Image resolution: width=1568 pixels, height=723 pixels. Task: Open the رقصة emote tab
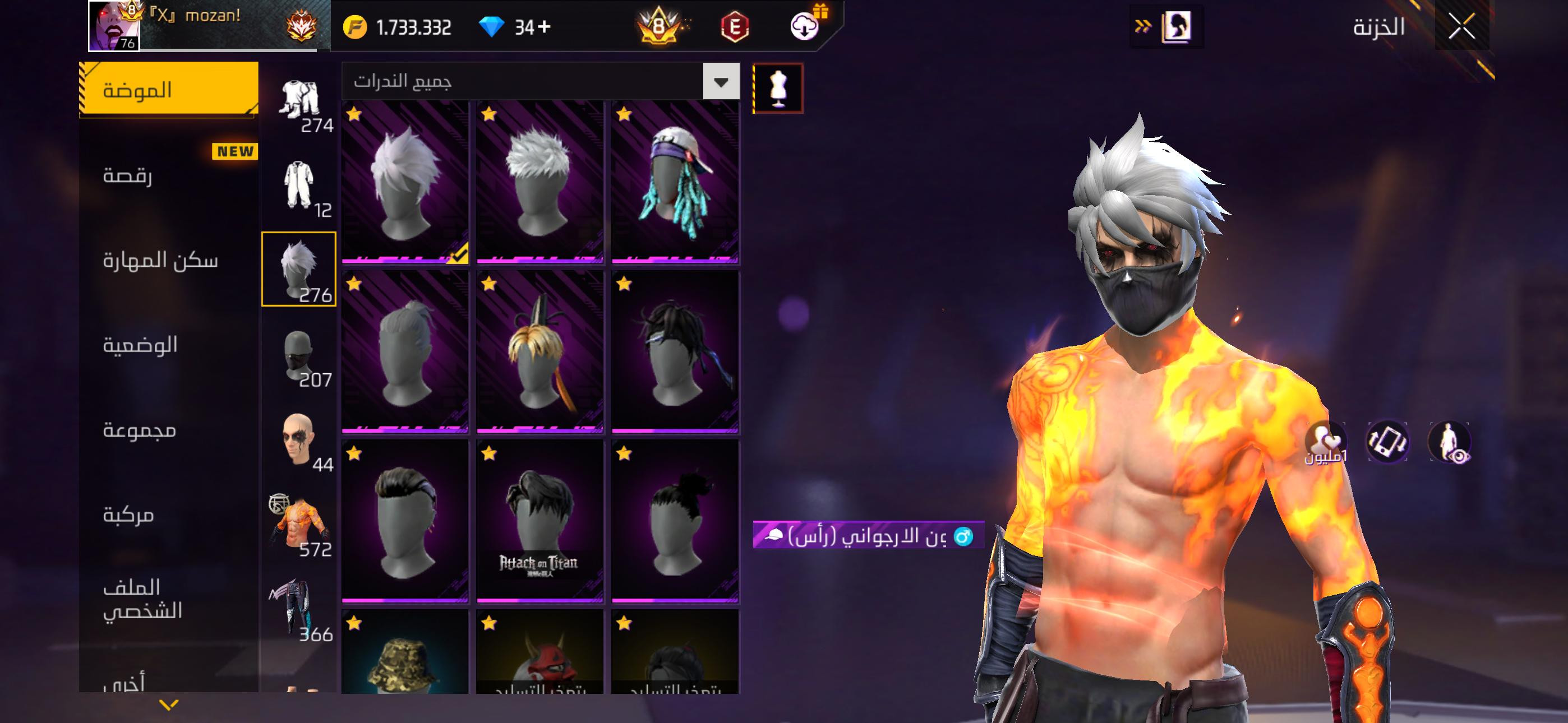tap(128, 175)
